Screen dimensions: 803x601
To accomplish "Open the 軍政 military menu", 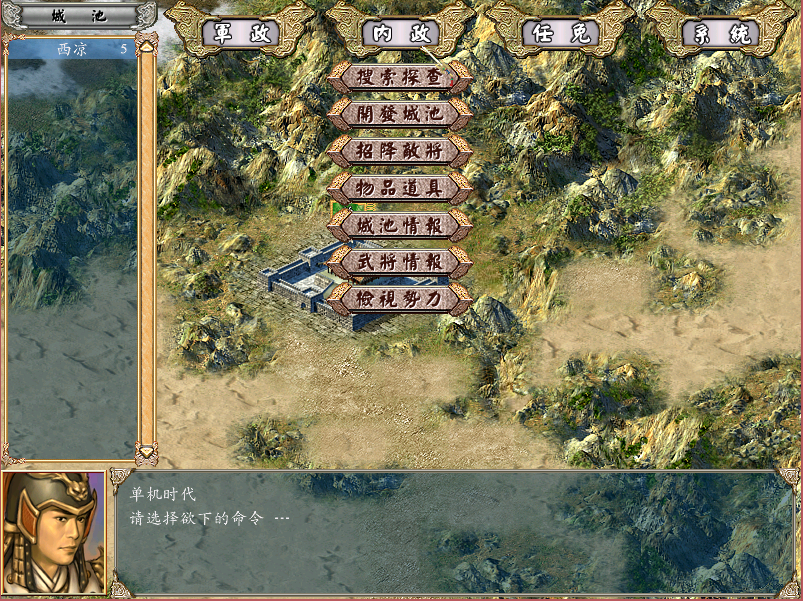I will click(240, 33).
